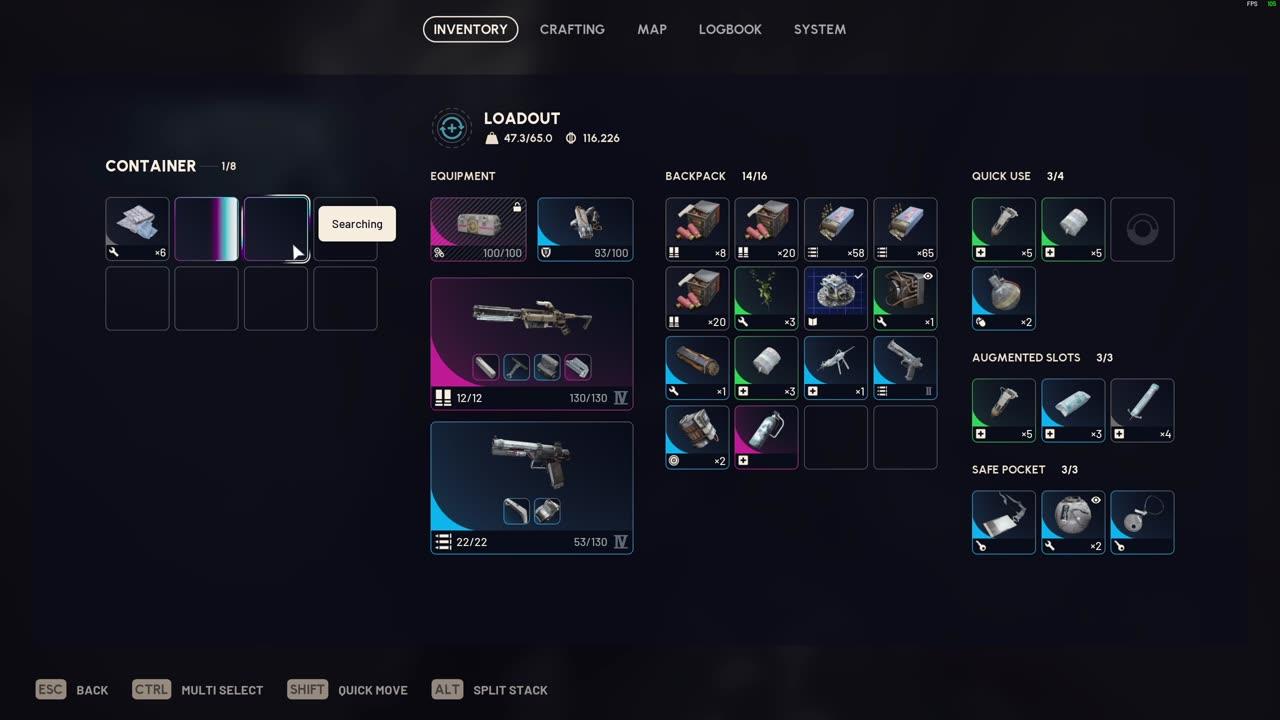Open the scope attachment slot on the rifle
The image size is (1280, 720).
point(516,367)
